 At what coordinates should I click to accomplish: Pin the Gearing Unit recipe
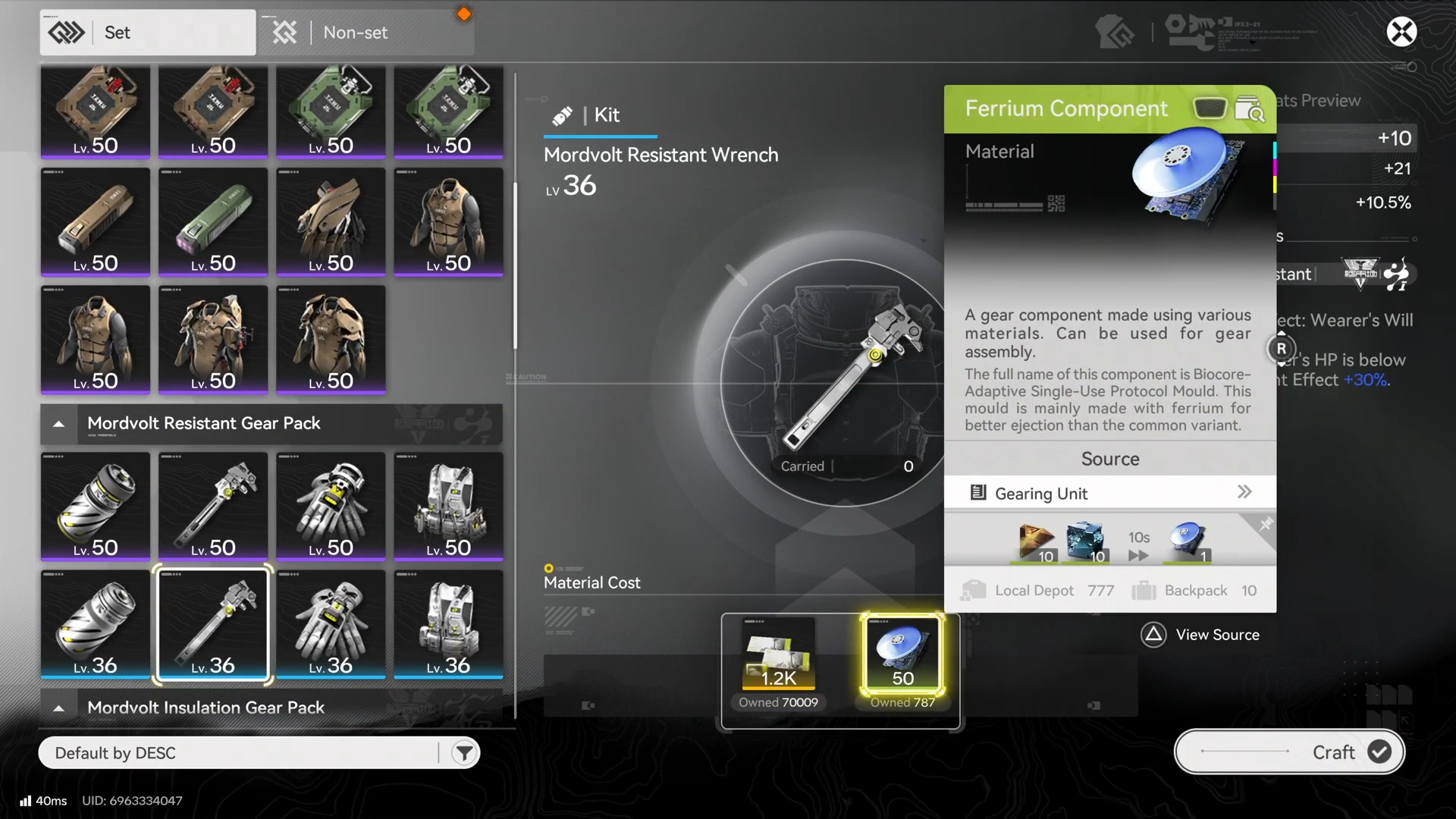[1265, 525]
